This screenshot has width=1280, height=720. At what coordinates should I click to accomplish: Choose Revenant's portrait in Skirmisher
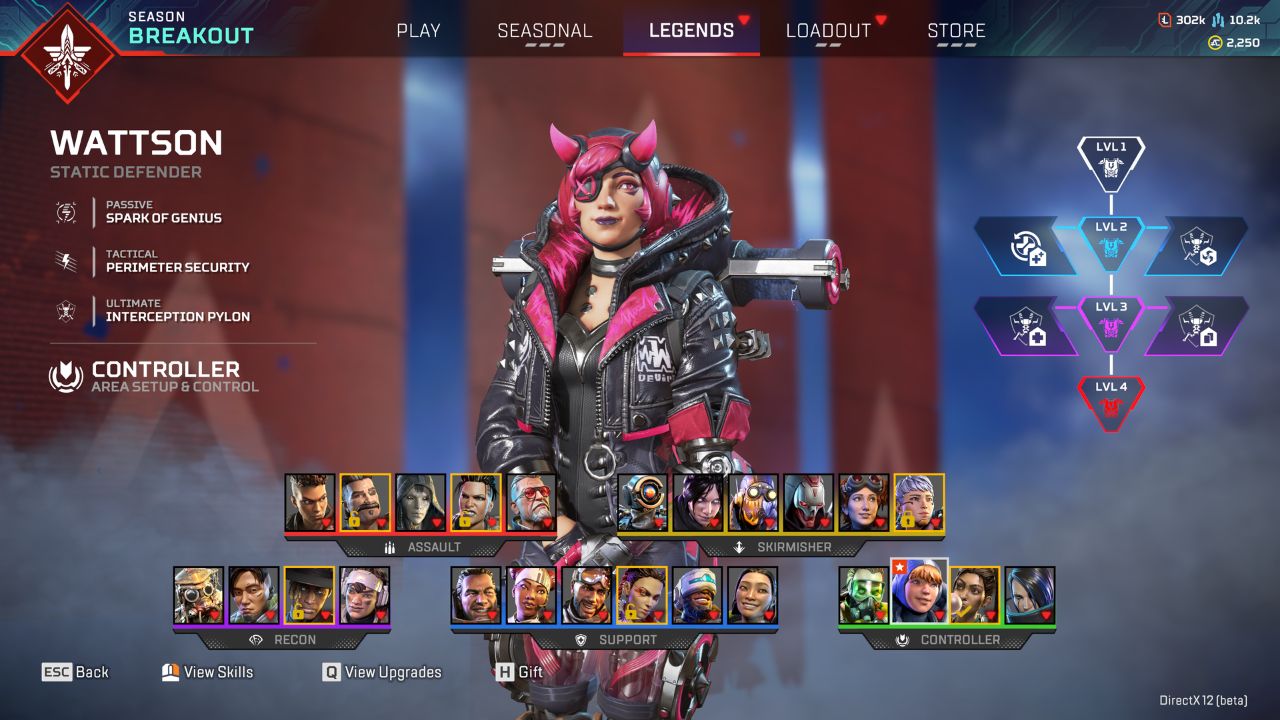click(808, 502)
